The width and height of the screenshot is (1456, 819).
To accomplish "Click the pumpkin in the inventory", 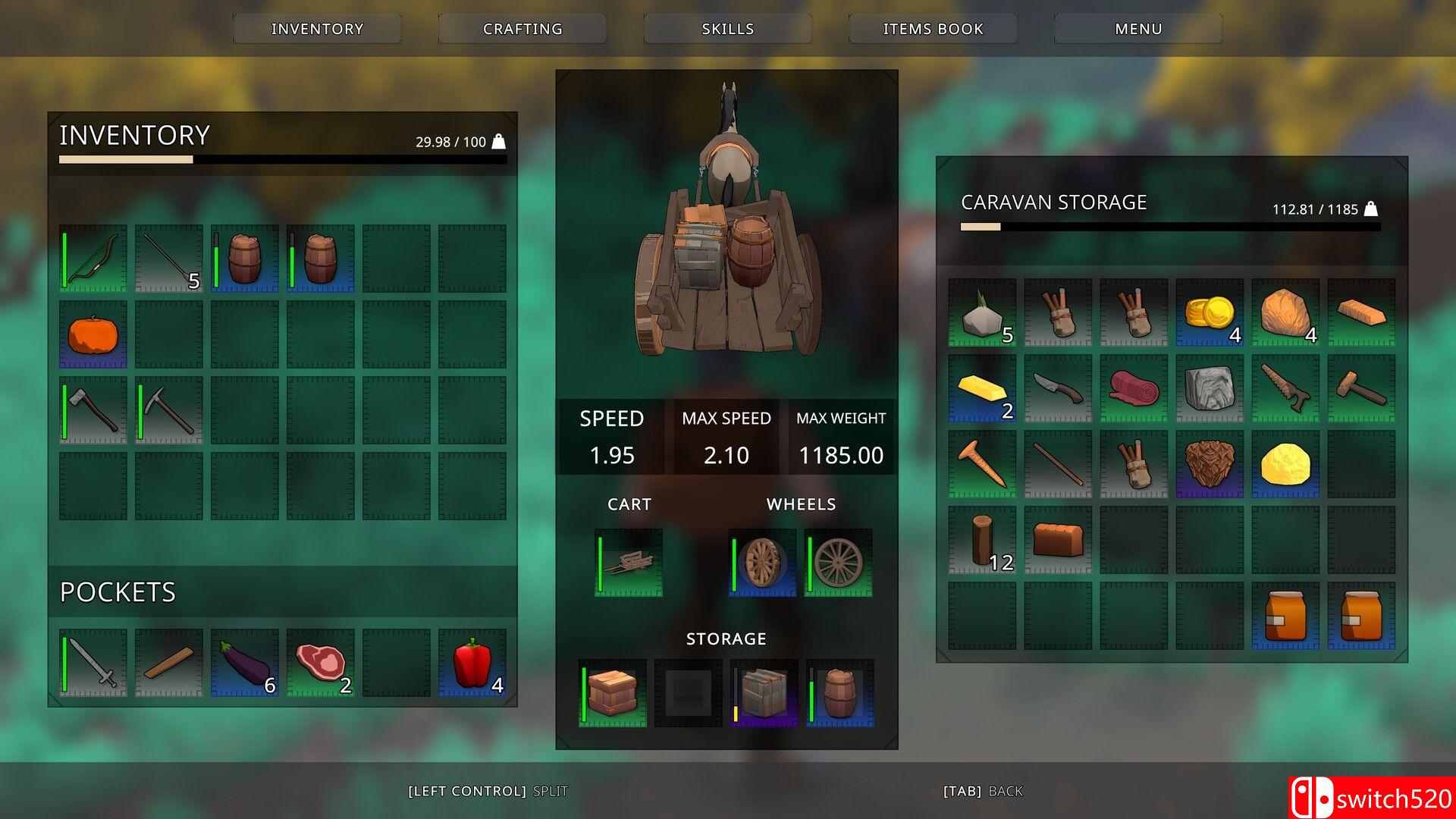I will [x=92, y=334].
